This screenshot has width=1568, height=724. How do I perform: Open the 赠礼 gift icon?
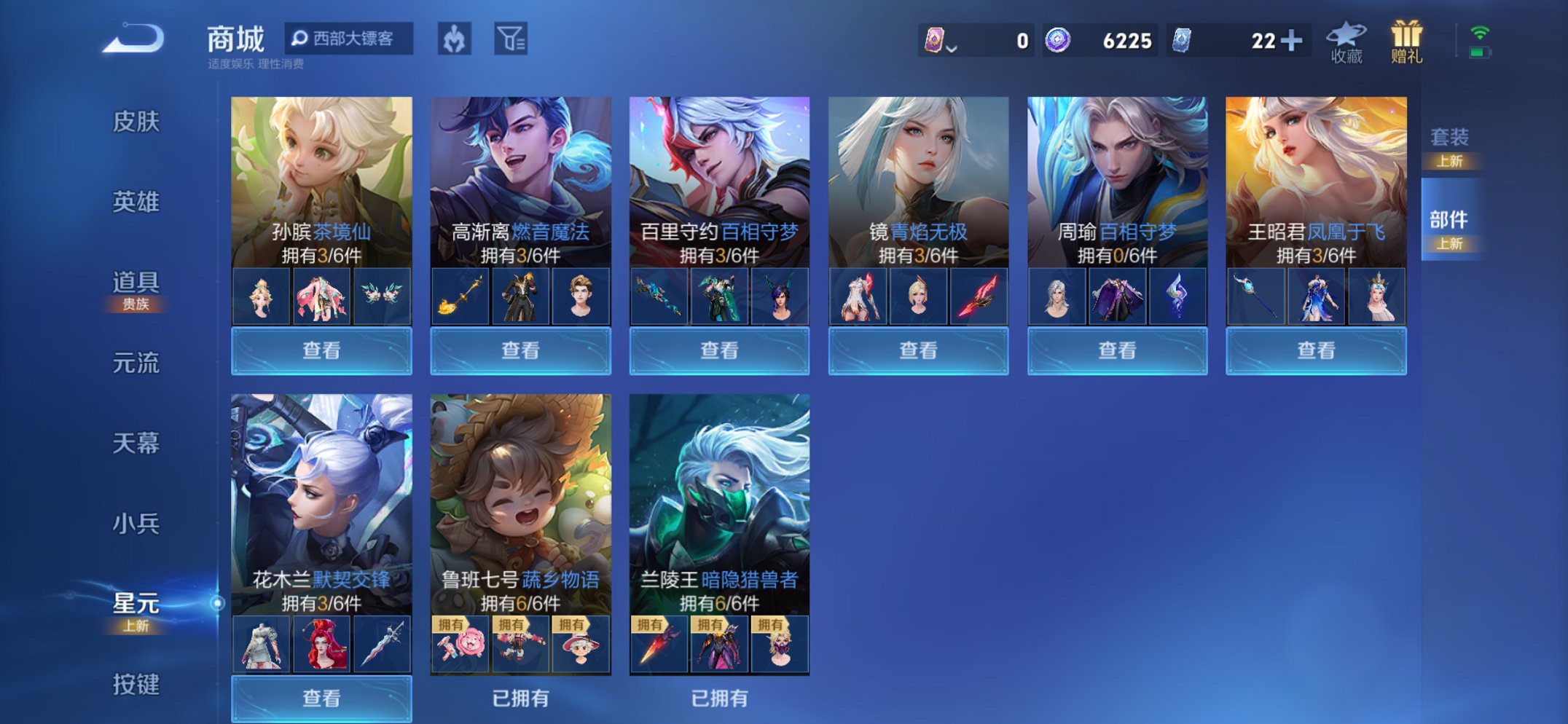1406,40
